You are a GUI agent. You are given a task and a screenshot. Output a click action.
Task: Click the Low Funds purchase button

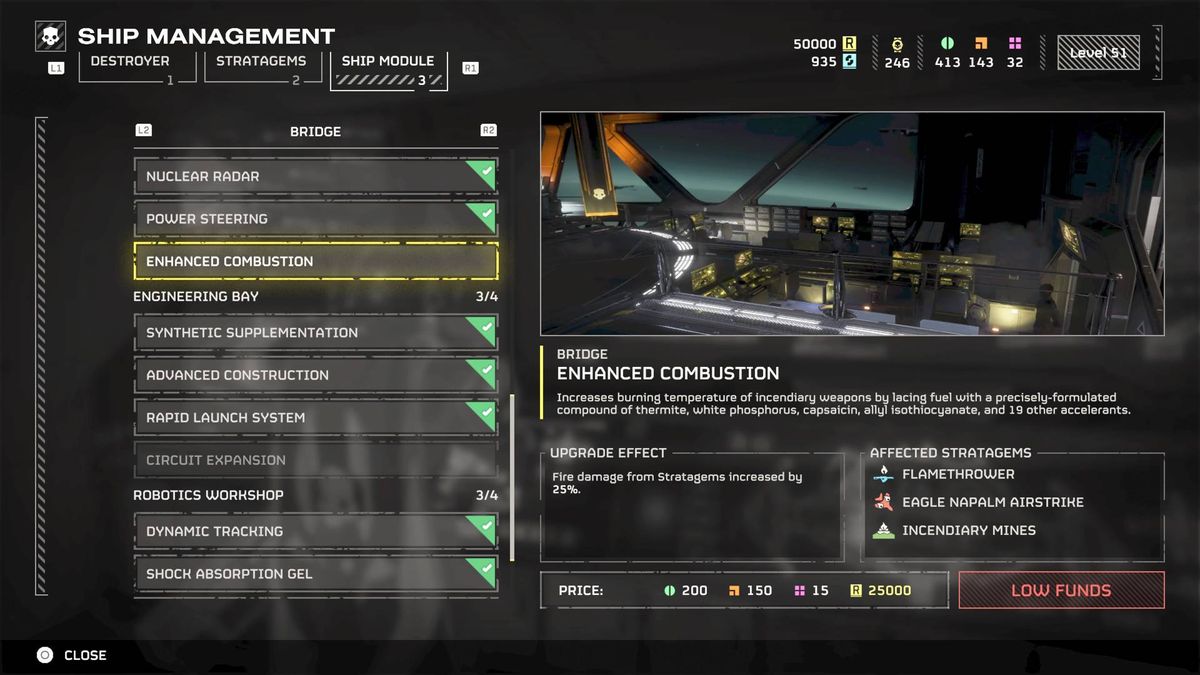pos(1061,590)
